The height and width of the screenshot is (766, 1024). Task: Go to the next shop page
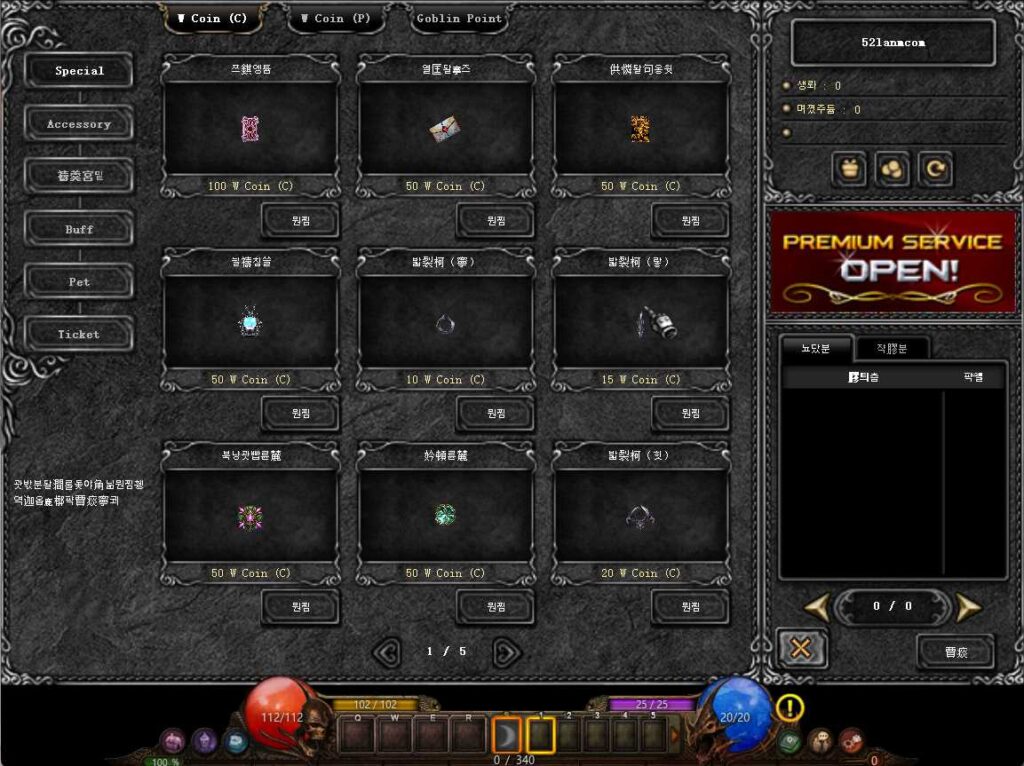pyautogui.click(x=507, y=652)
